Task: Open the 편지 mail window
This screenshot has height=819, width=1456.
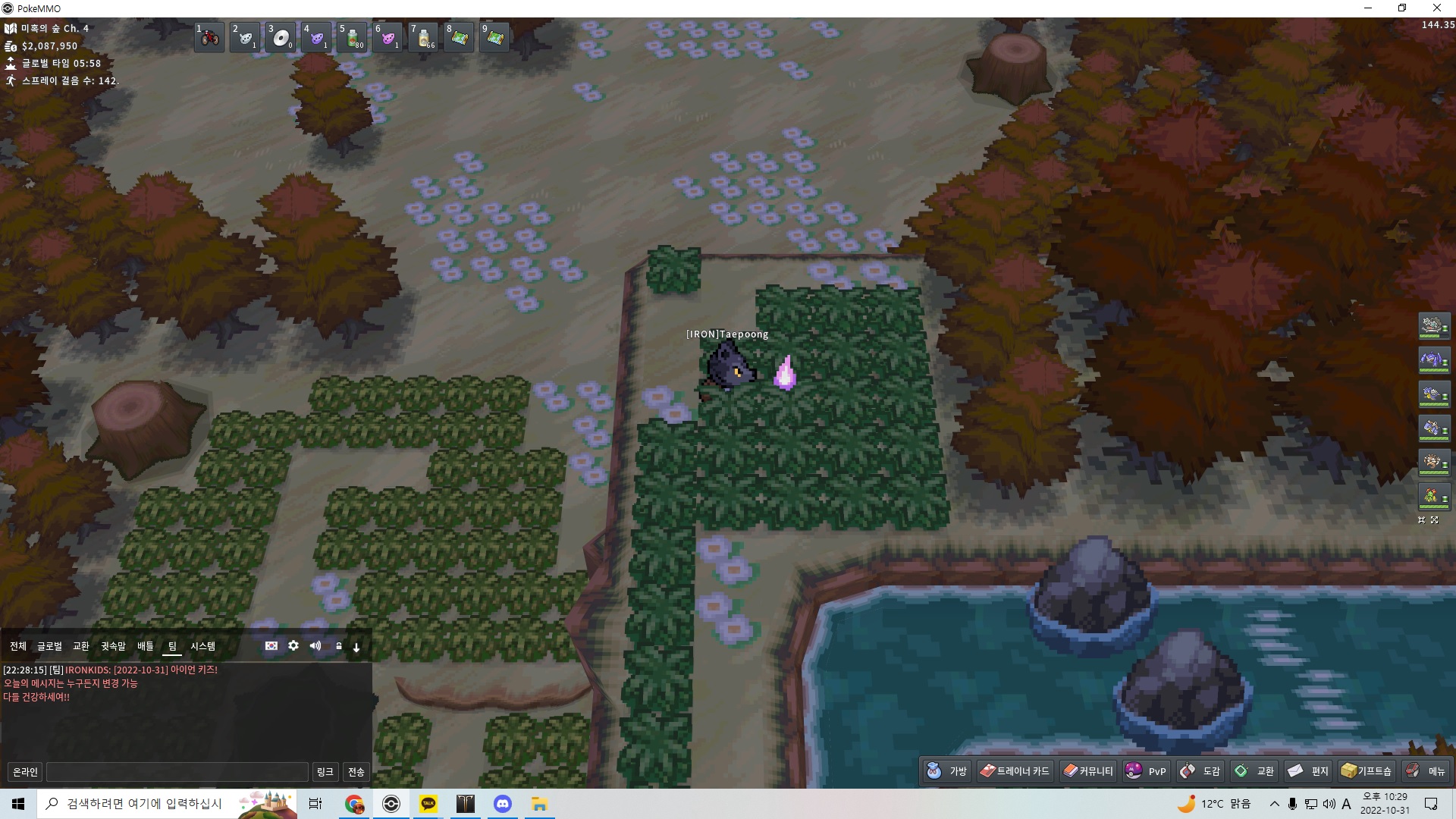Action: pyautogui.click(x=1308, y=771)
